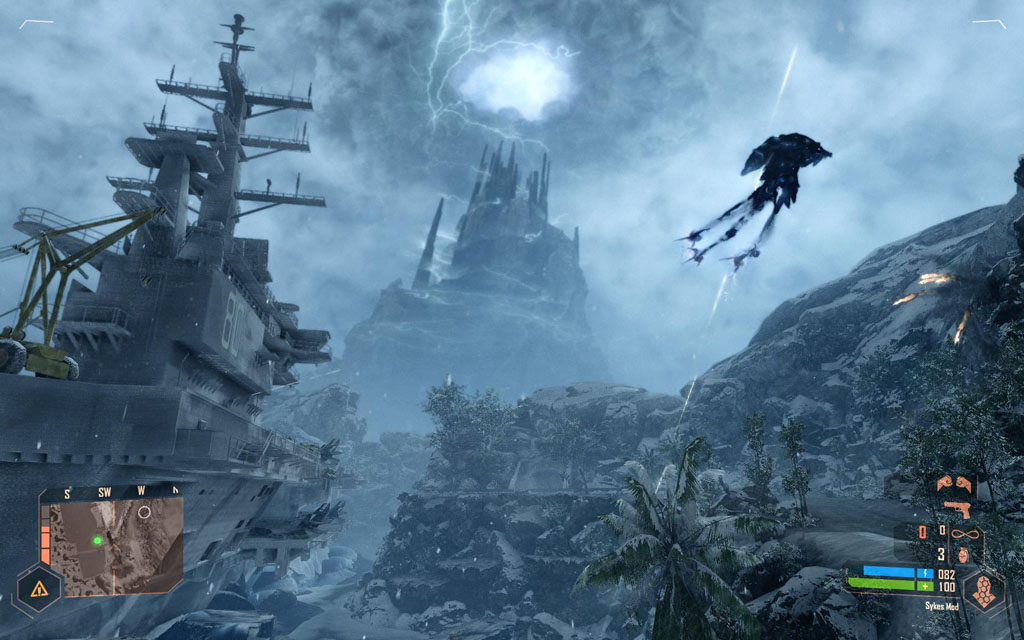Select the fists melee weapon icon

point(954,484)
